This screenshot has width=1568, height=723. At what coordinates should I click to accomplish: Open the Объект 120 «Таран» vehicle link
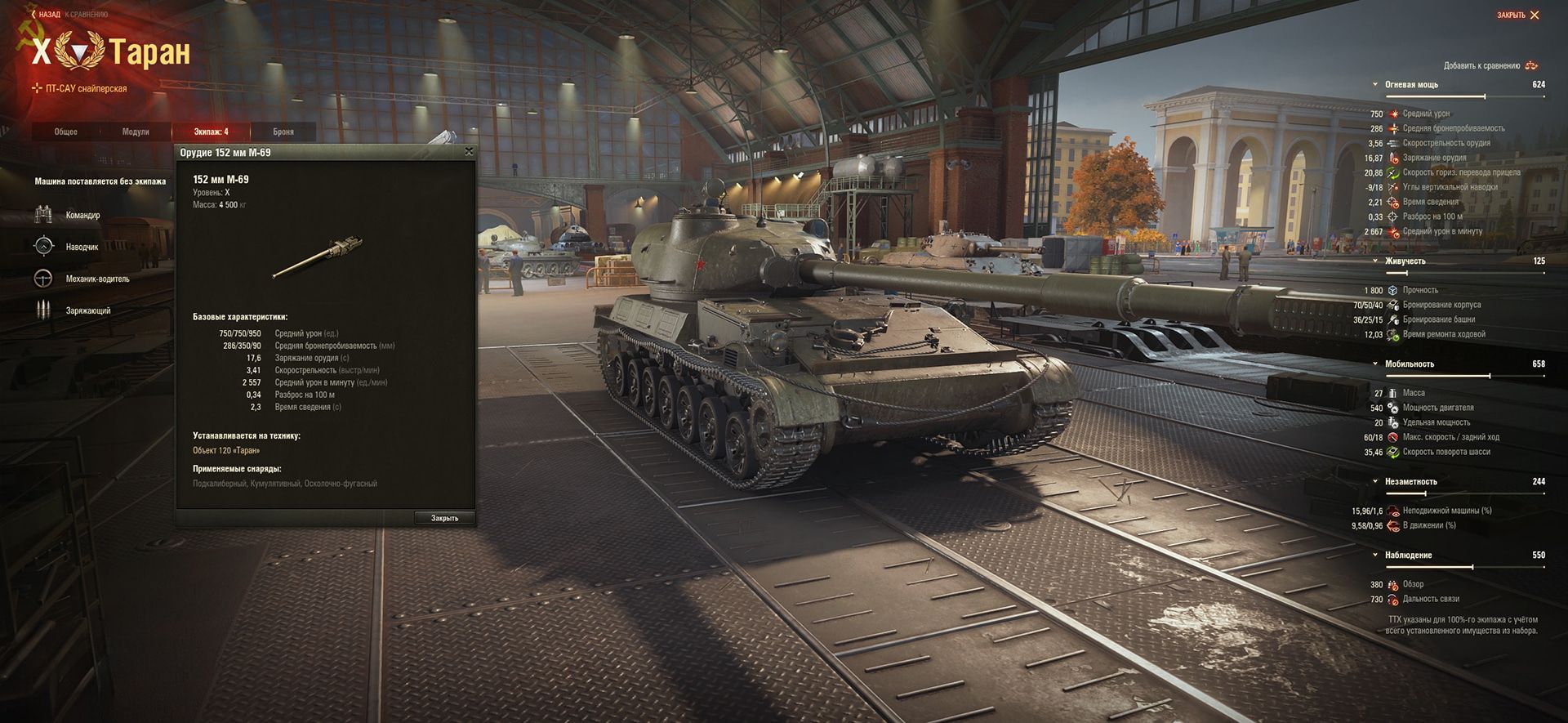click(226, 451)
